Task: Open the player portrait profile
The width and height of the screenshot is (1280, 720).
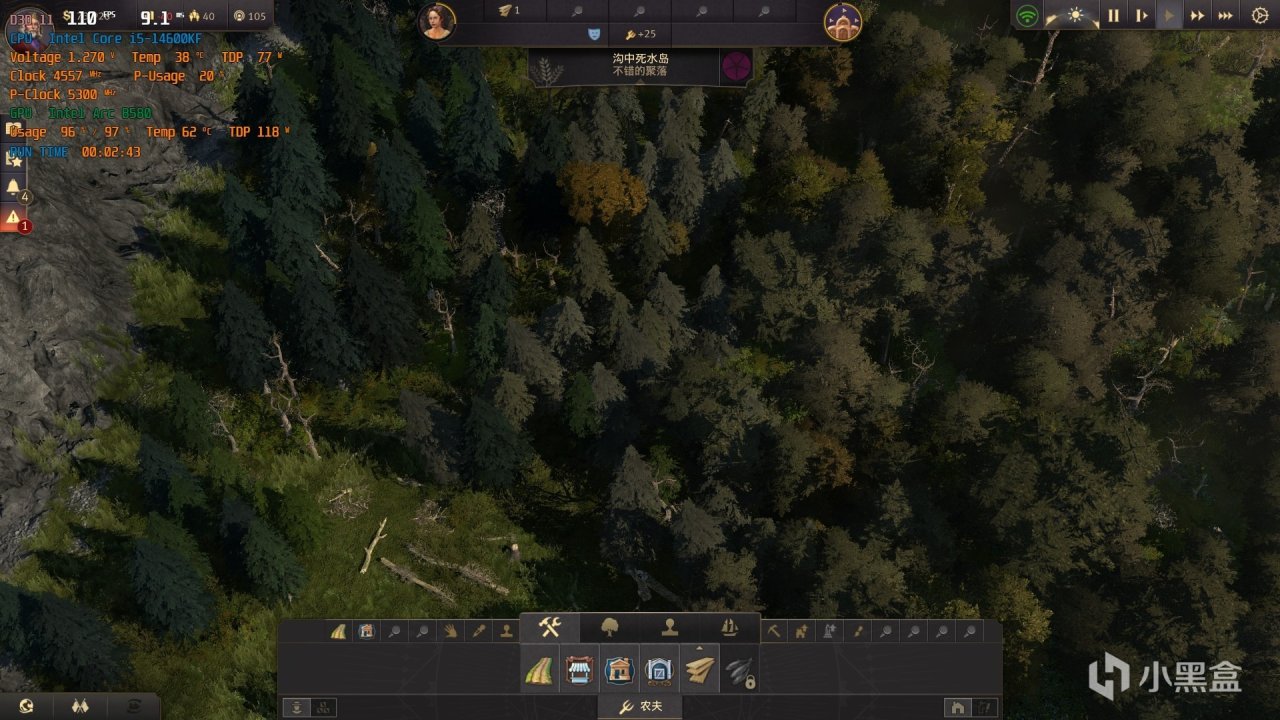Action: [438, 22]
